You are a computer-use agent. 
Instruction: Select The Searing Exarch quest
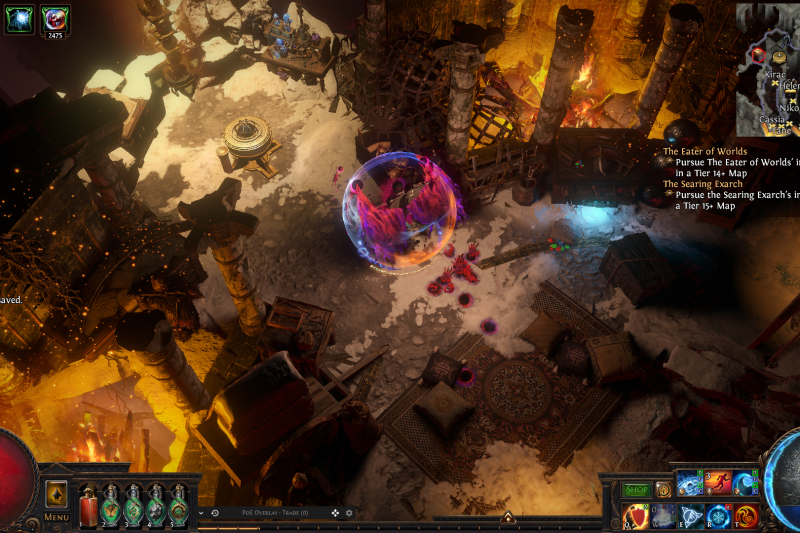point(704,184)
